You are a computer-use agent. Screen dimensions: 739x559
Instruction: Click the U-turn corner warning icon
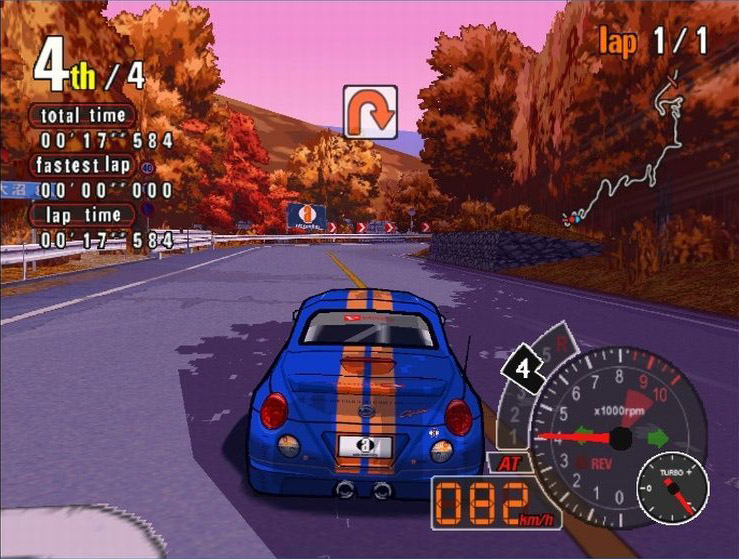click(370, 111)
